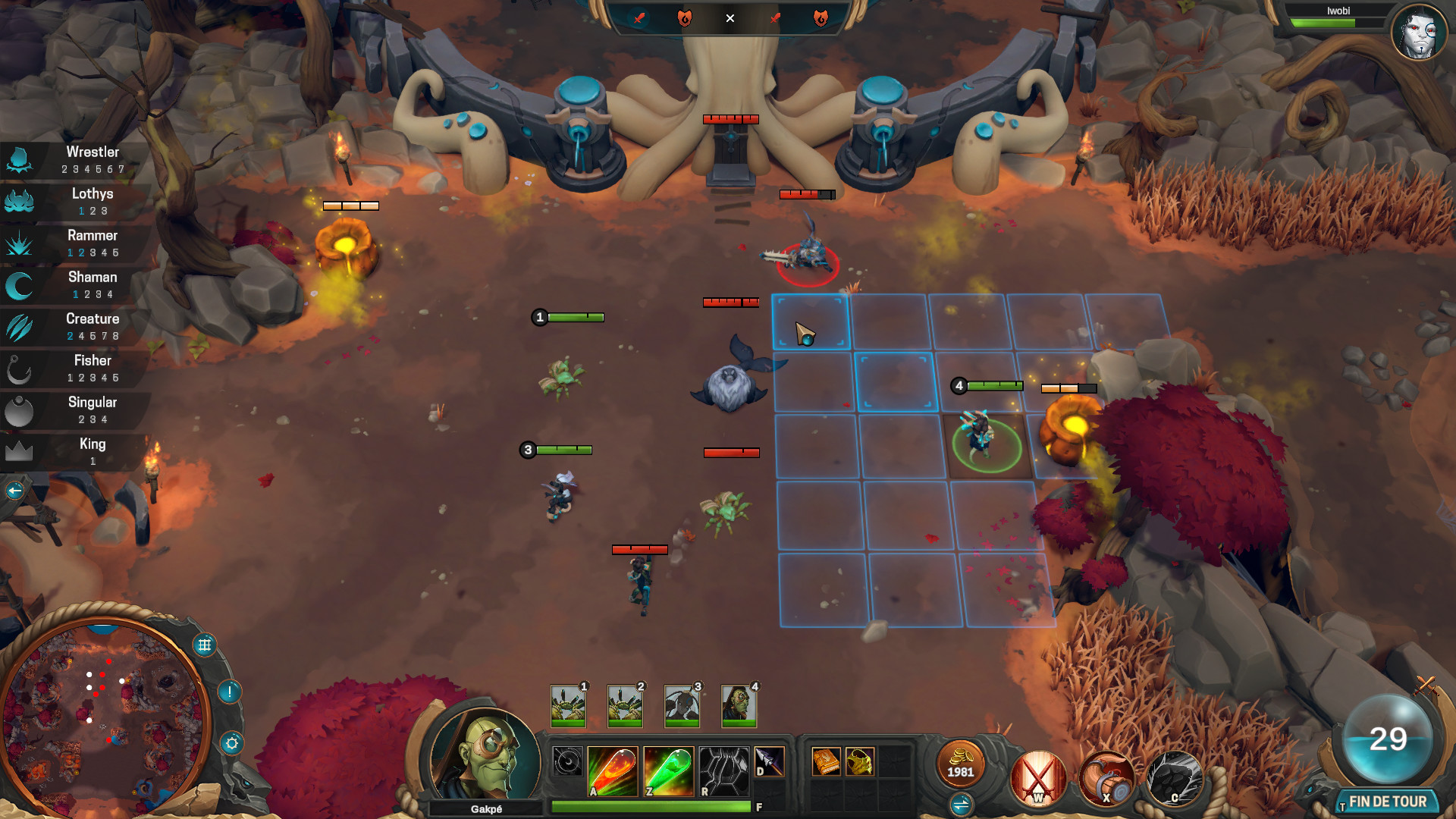
Task: Select the flame shield icon in the top bar
Action: [685, 19]
